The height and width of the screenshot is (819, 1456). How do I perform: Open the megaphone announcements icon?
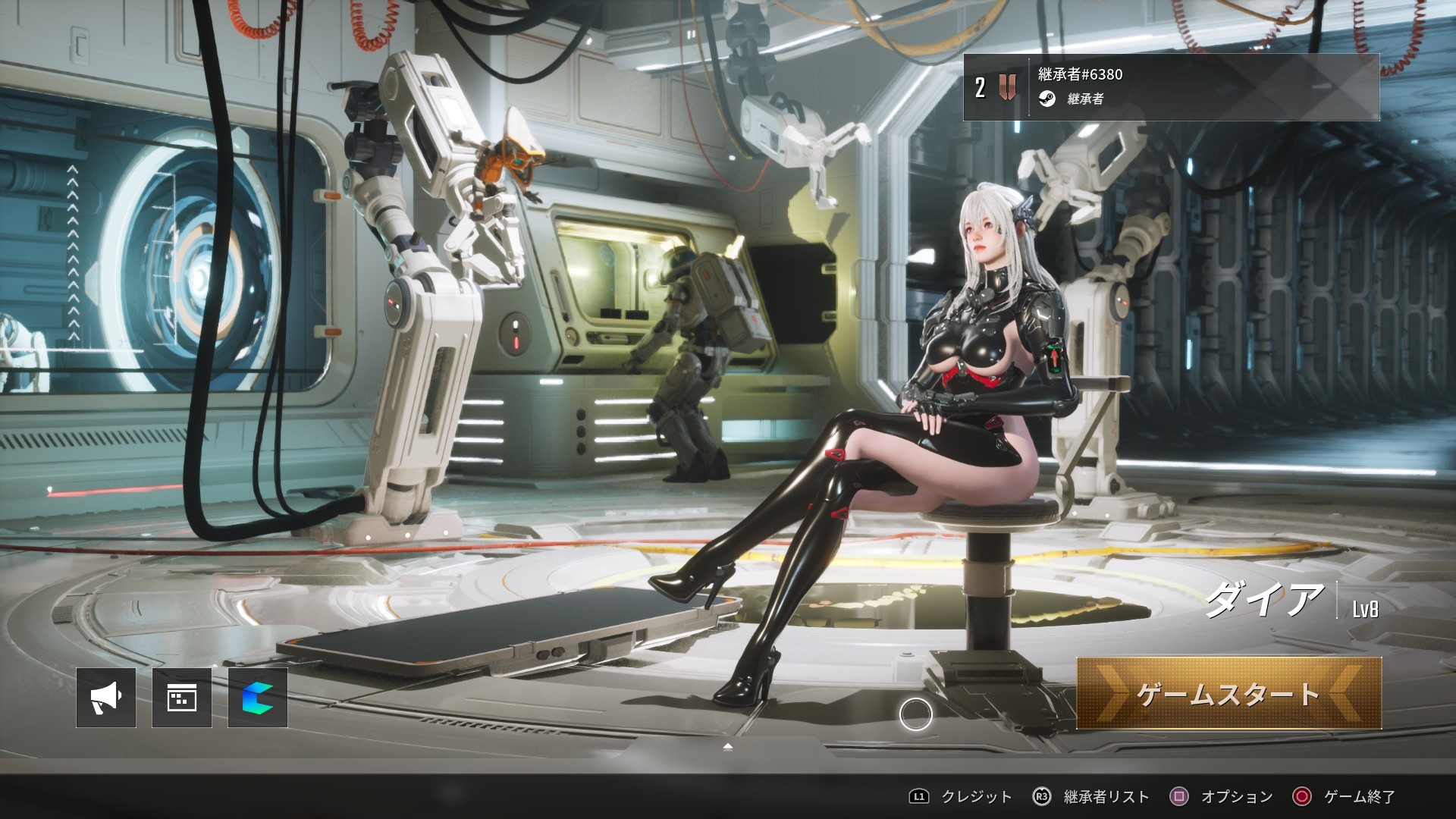pos(106,698)
